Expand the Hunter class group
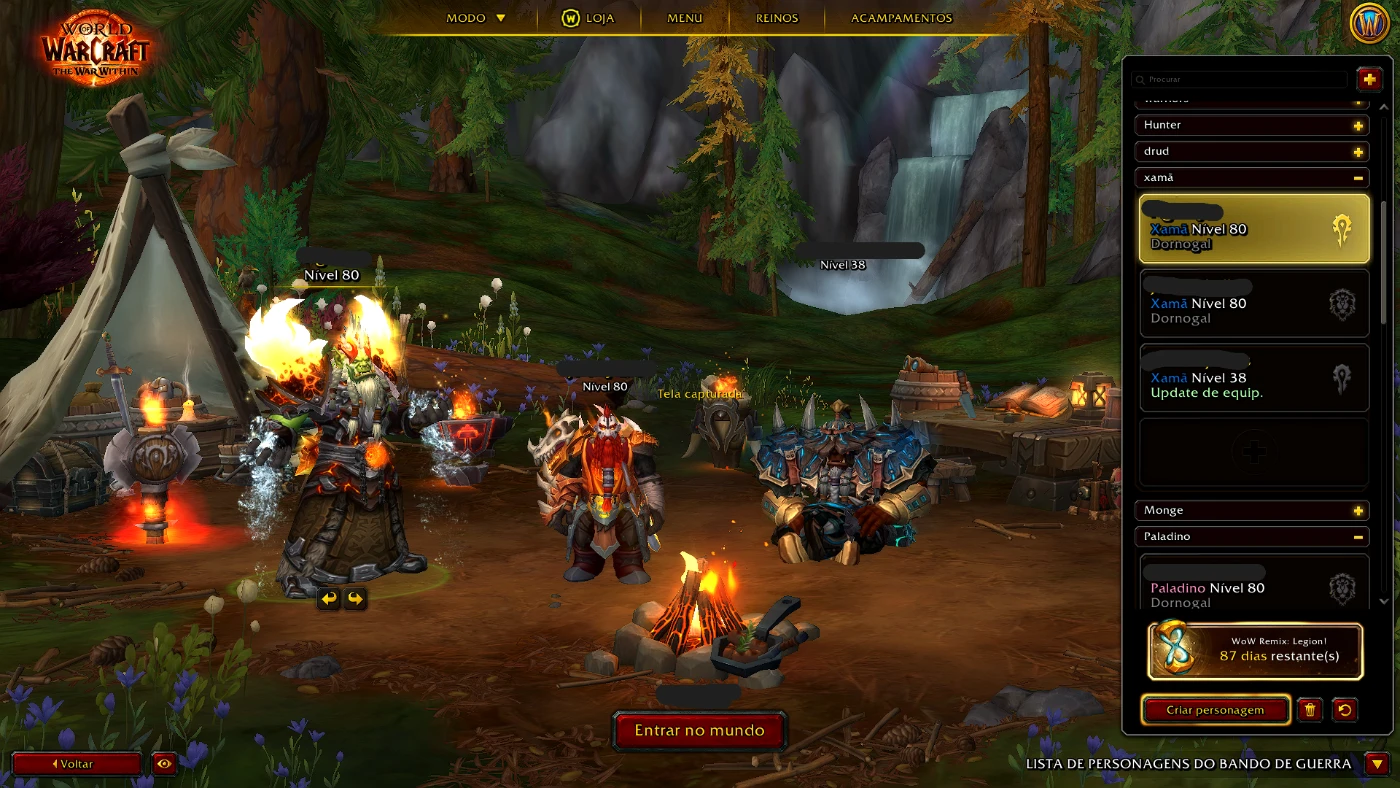Image resolution: width=1400 pixels, height=788 pixels. [1359, 125]
